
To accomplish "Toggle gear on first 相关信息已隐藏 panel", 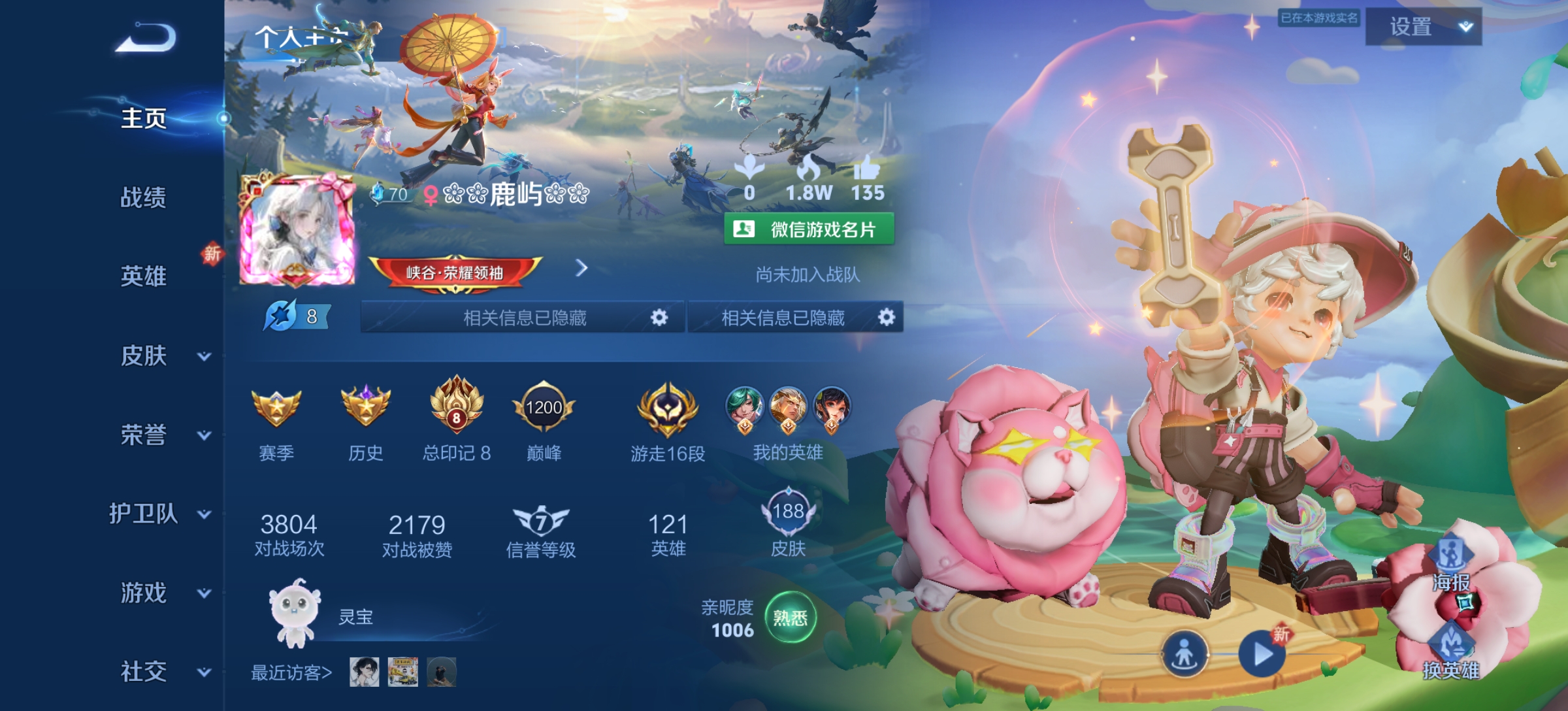I will pos(660,318).
